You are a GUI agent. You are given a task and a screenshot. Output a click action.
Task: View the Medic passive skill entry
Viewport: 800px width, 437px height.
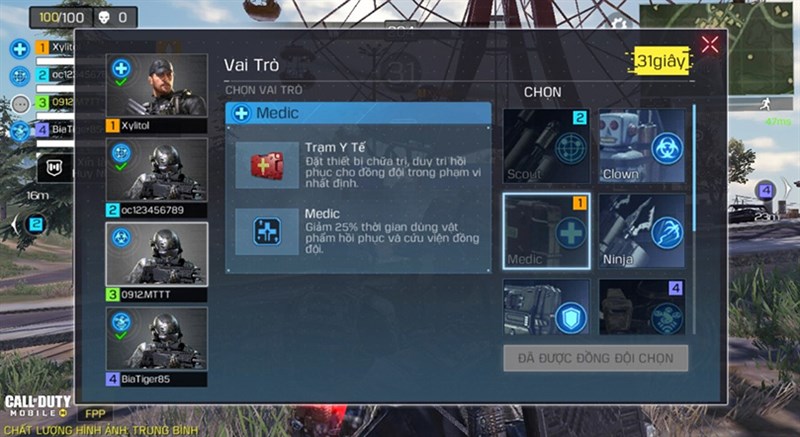[x=360, y=232]
